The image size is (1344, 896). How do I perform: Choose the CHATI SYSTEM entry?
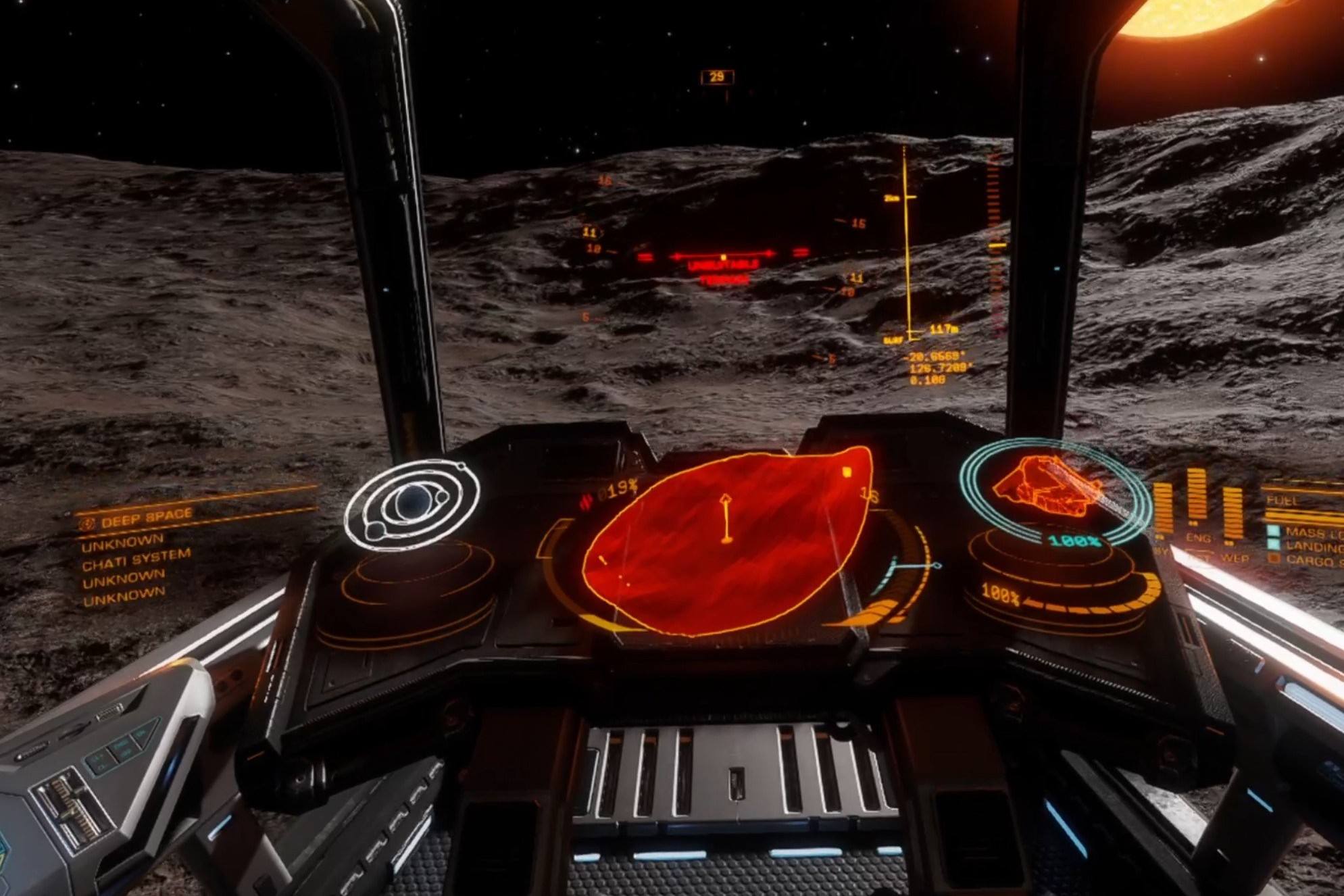coord(136,559)
